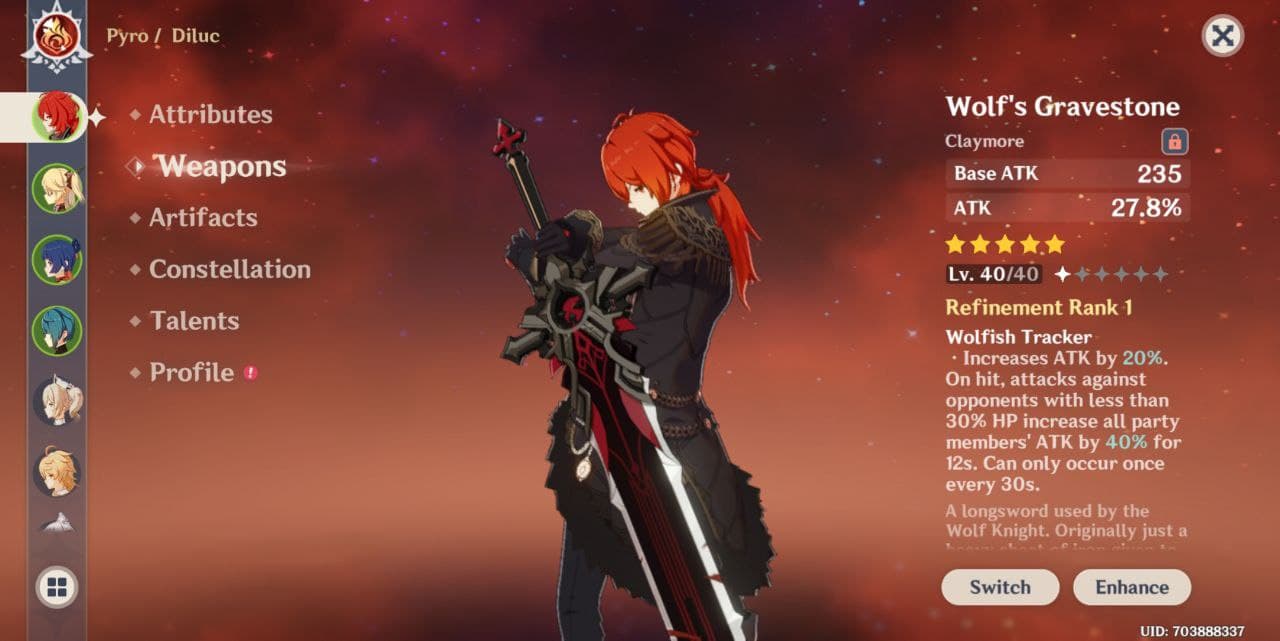1280x641 pixels.
Task: Enhance the Wolf's Gravestone
Action: point(1131,587)
